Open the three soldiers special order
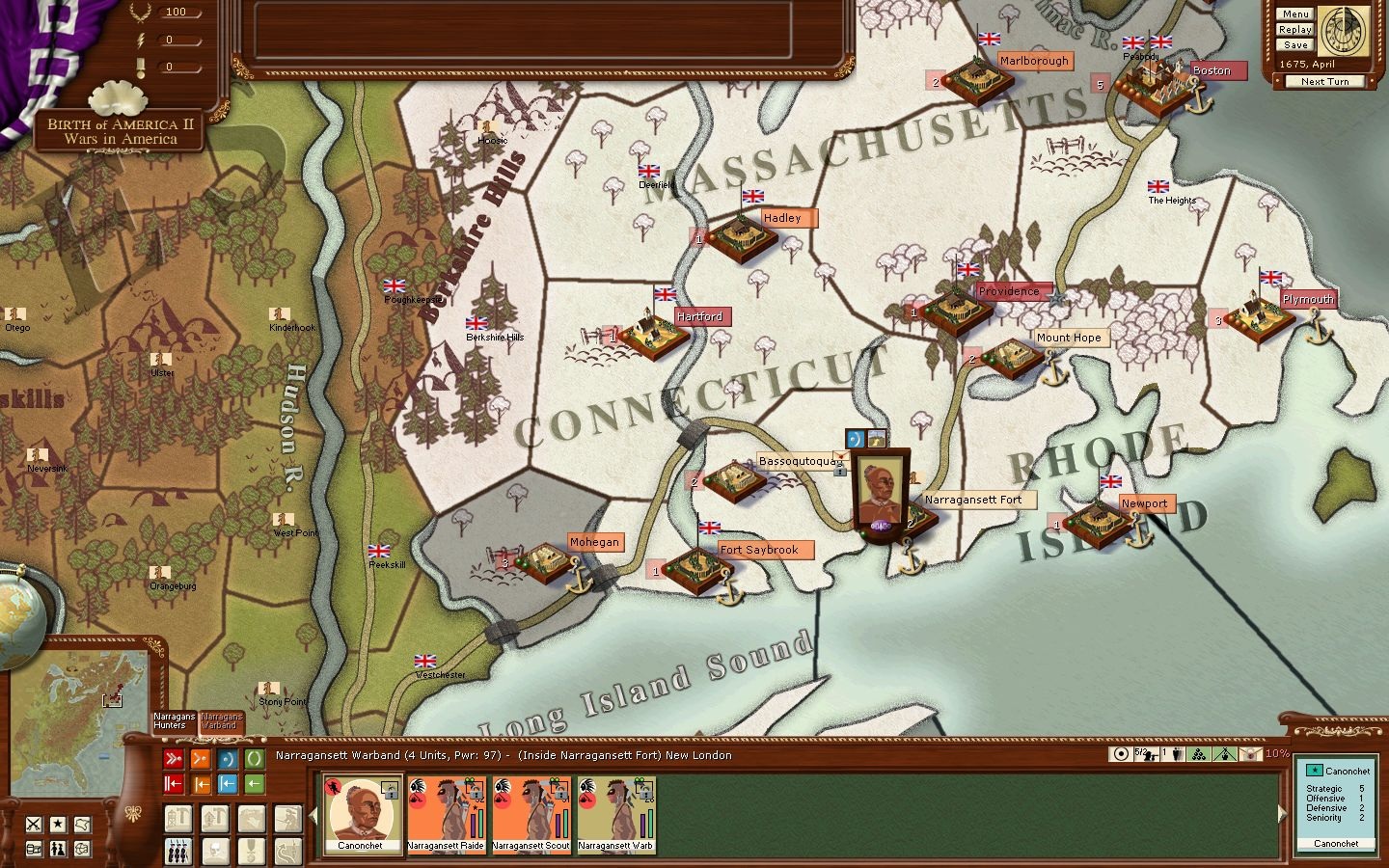 pyautogui.click(x=178, y=852)
